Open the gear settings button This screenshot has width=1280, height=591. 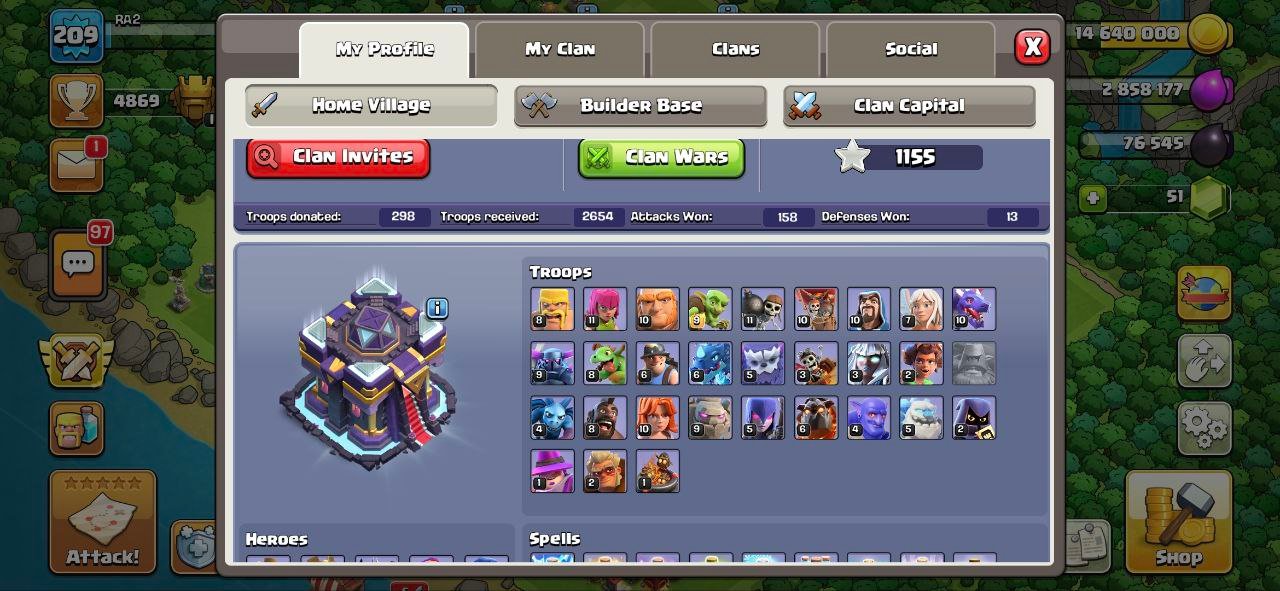click(x=1204, y=426)
